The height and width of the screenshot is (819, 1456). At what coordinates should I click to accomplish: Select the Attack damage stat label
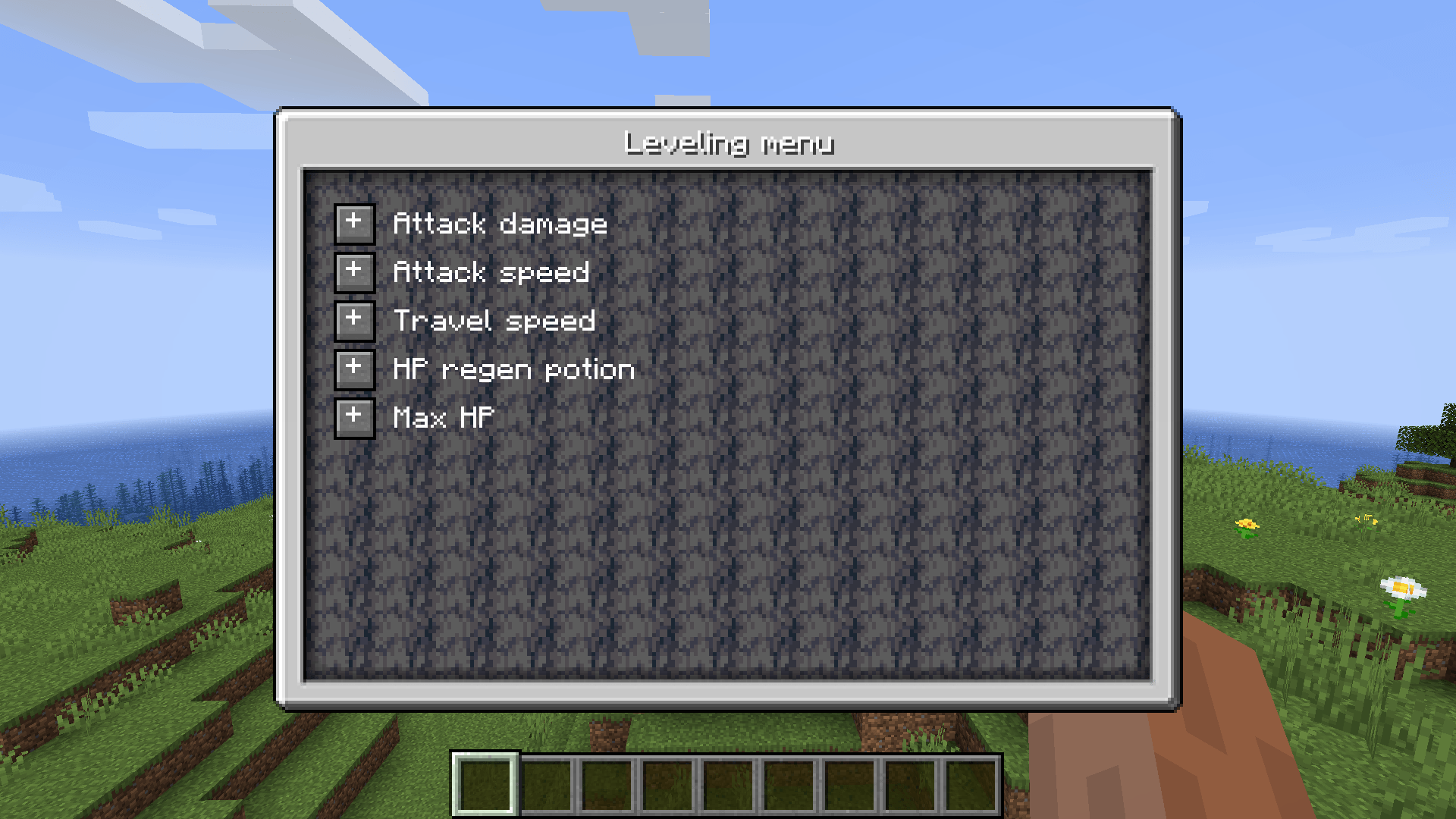[x=500, y=223]
